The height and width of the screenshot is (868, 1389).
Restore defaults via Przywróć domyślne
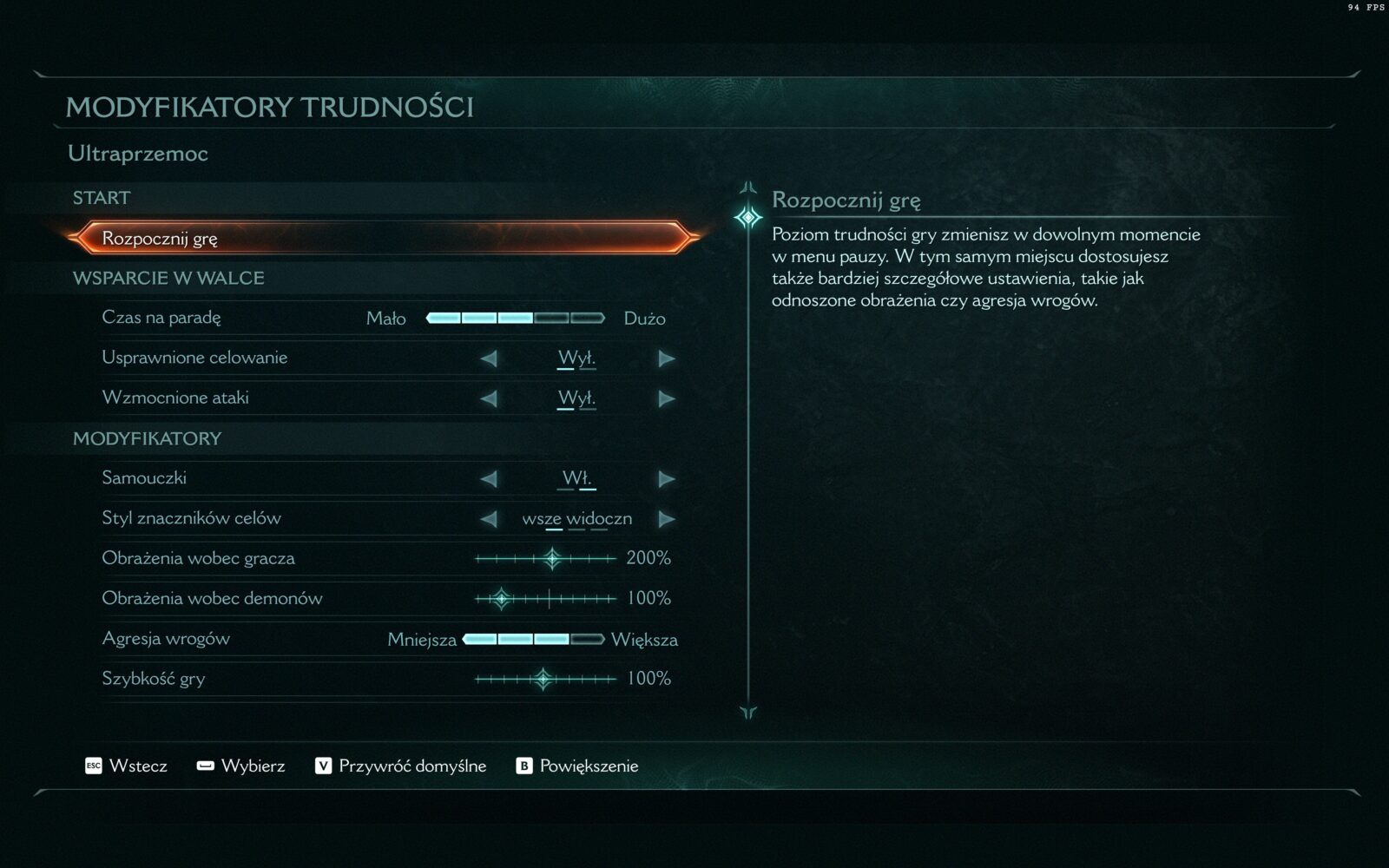click(400, 766)
